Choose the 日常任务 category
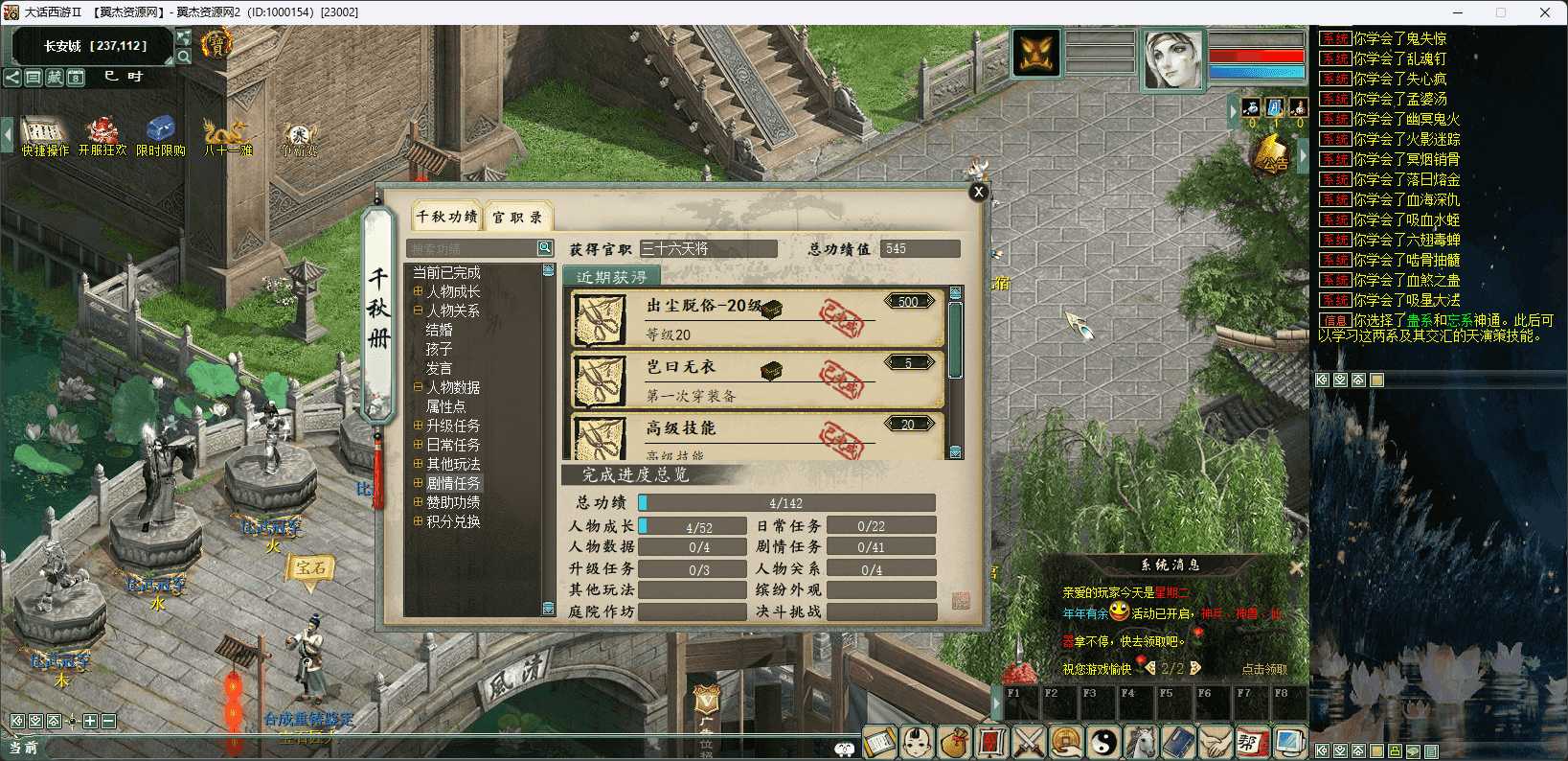Image resolution: width=1568 pixels, height=761 pixels. coord(453,445)
